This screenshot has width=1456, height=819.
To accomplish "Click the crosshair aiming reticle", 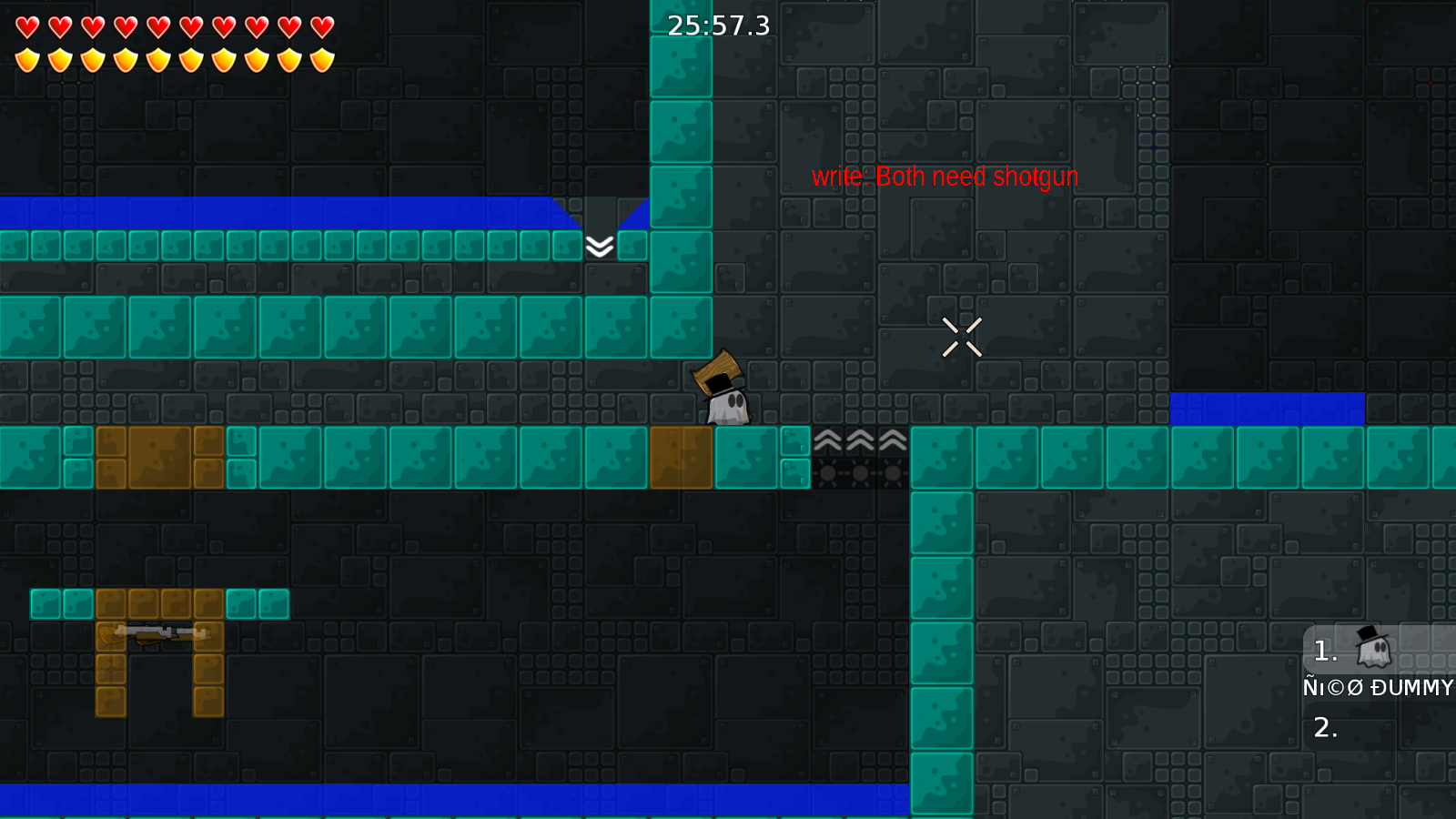I will point(963,335).
